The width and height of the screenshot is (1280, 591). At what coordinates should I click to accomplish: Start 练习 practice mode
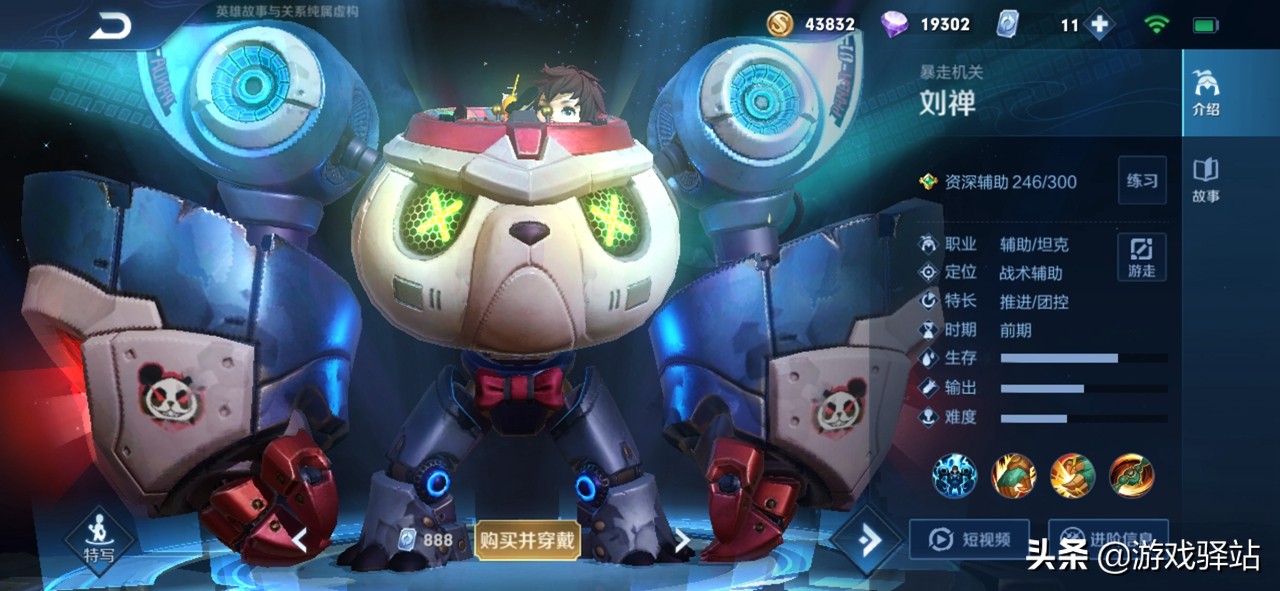[1141, 181]
